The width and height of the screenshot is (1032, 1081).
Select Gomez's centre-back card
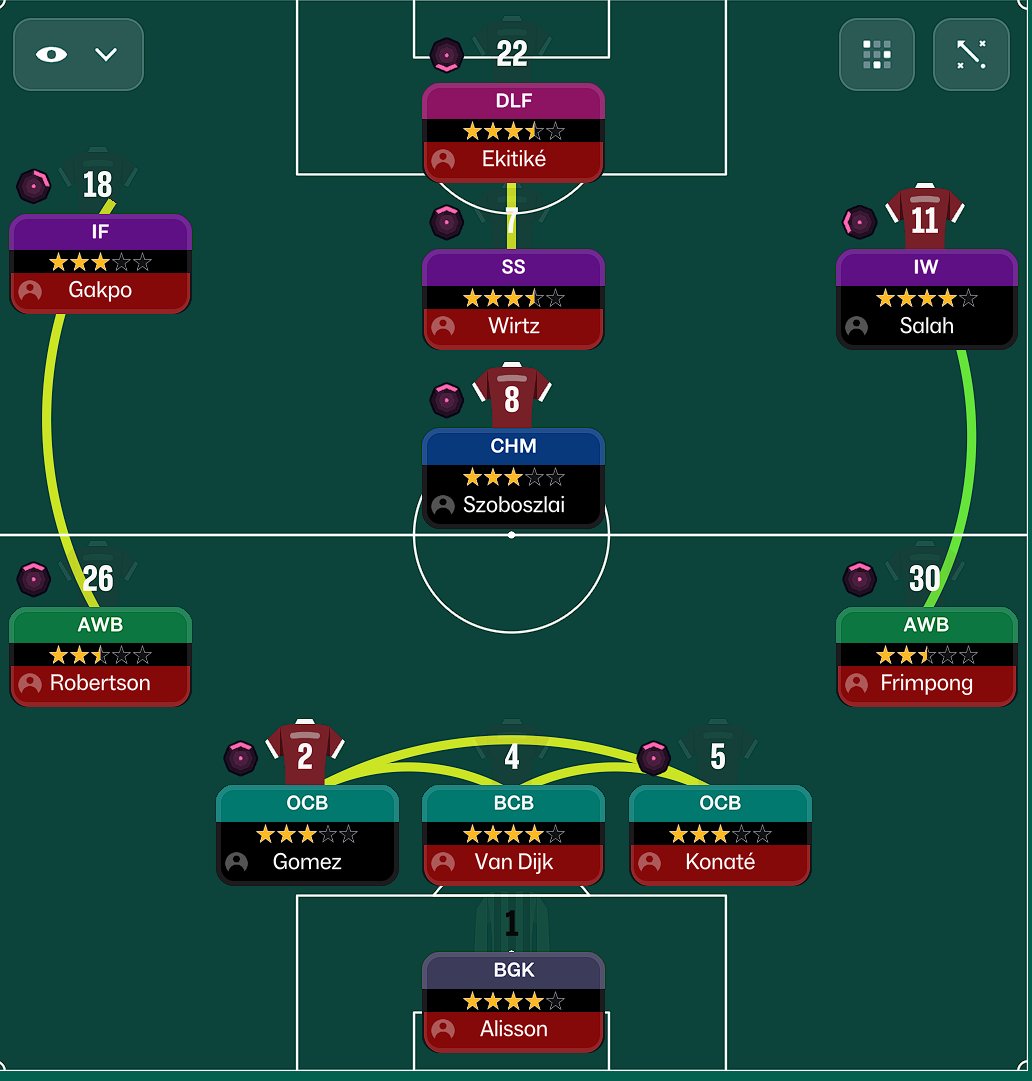pyautogui.click(x=307, y=836)
